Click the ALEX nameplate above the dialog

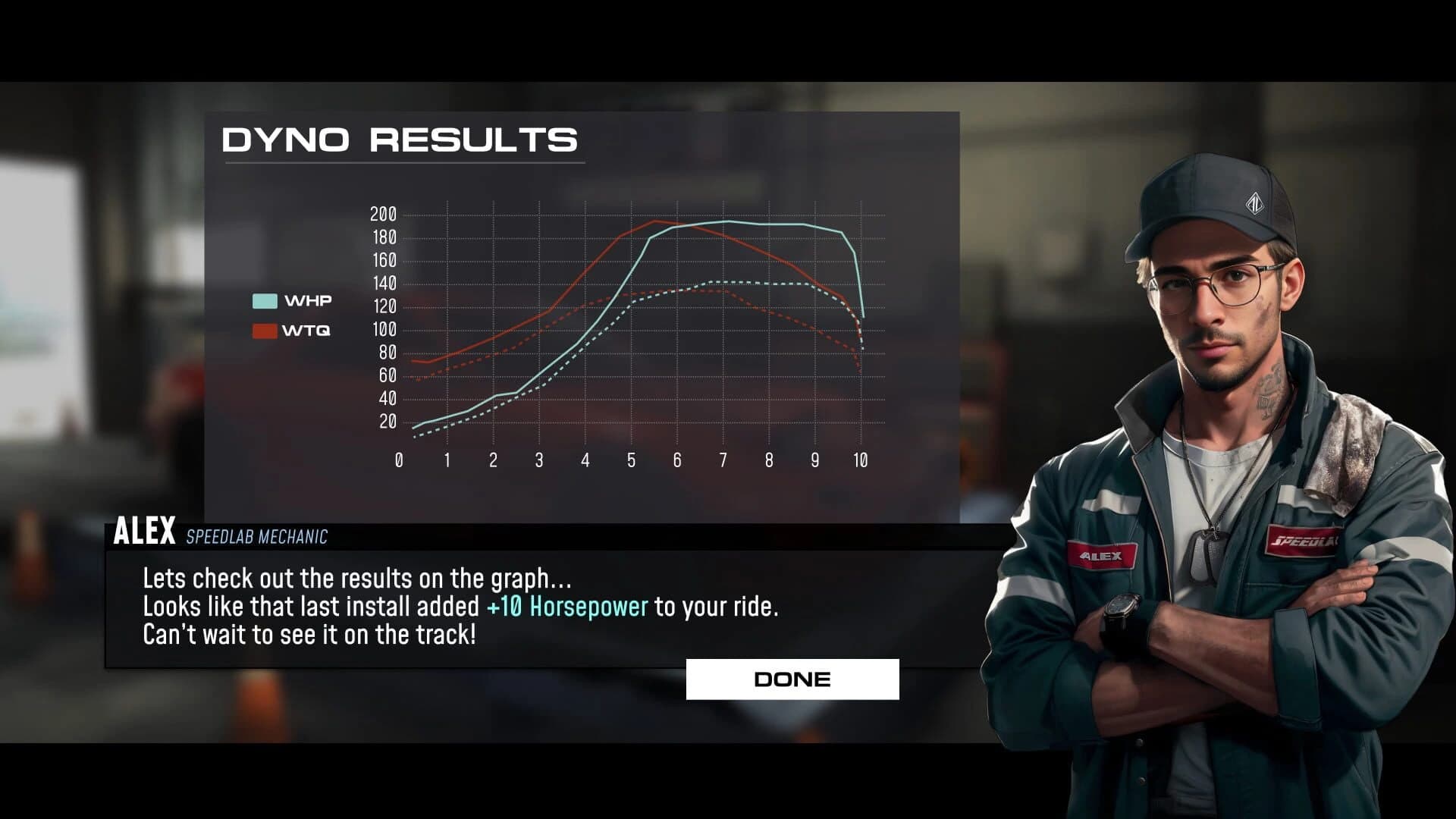142,533
